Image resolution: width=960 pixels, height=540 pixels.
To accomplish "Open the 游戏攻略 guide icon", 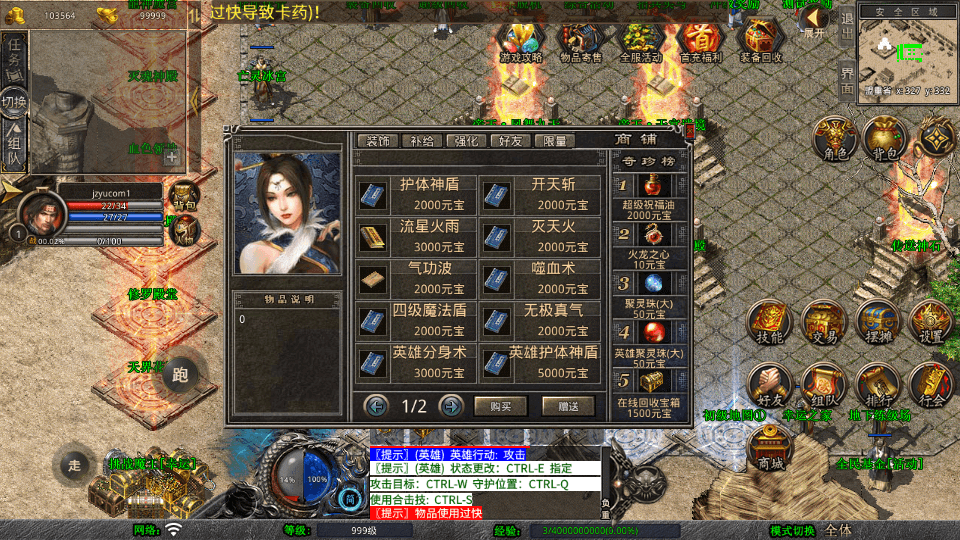I will pos(520,42).
